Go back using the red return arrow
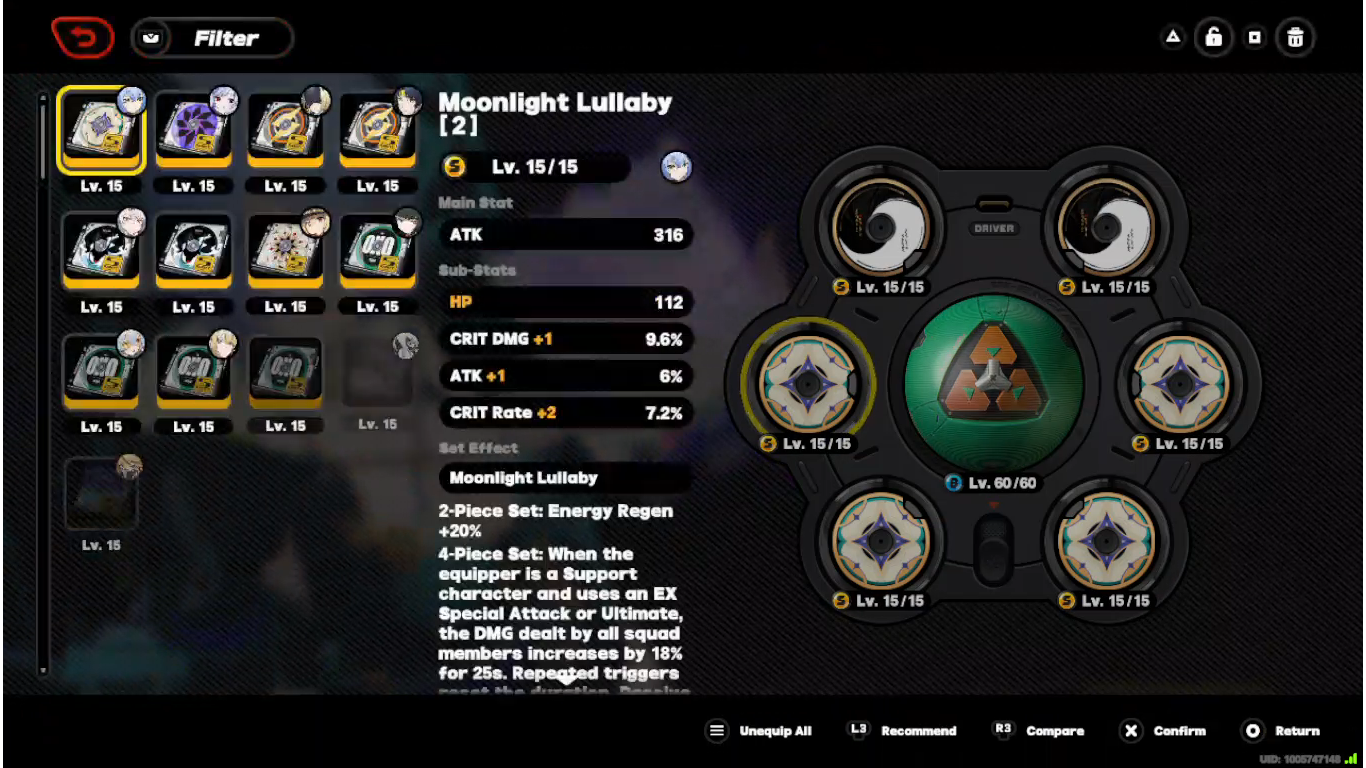Image resolution: width=1366 pixels, height=768 pixels. pyautogui.click(x=82, y=38)
